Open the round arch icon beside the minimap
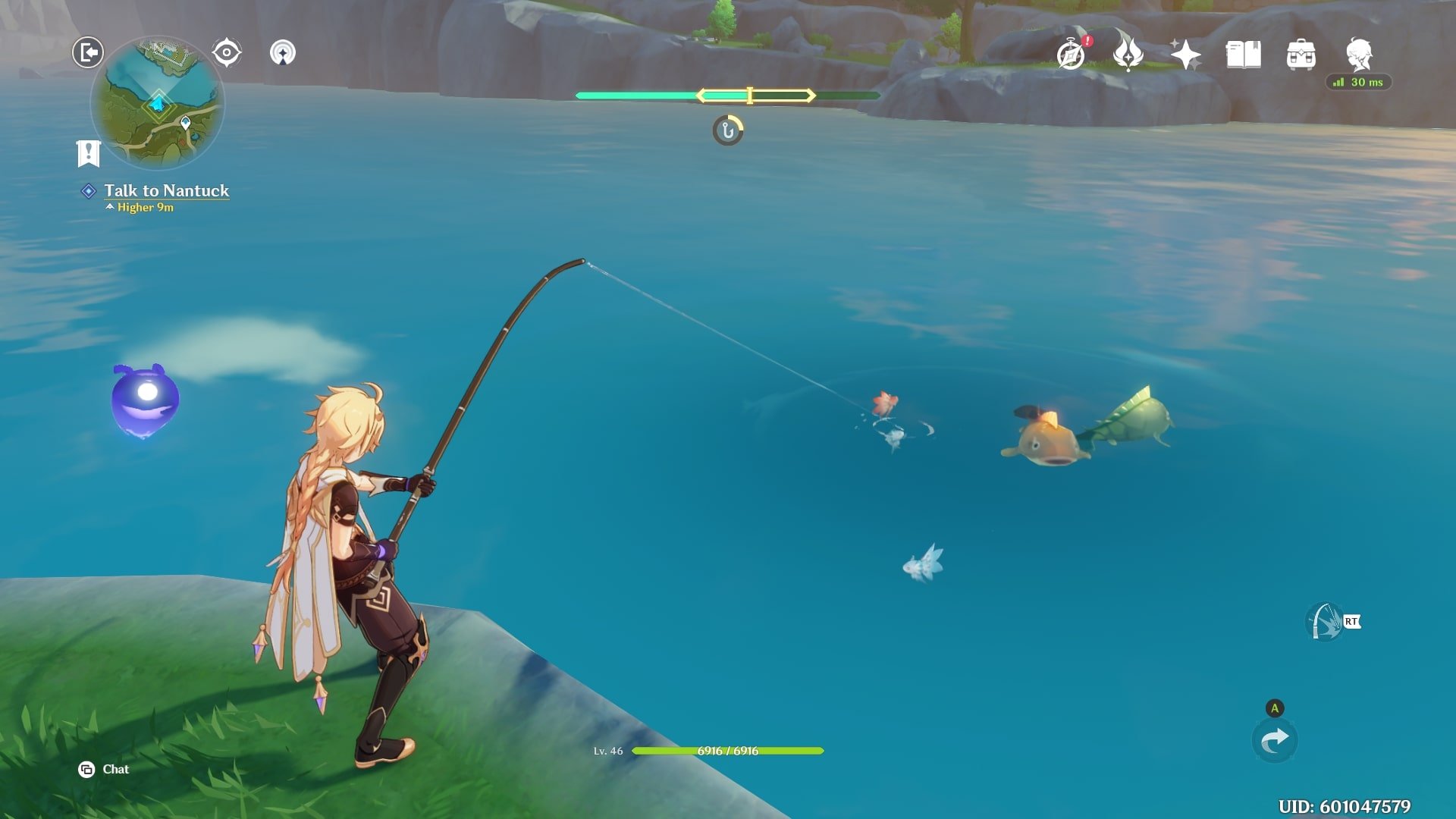 tap(283, 52)
